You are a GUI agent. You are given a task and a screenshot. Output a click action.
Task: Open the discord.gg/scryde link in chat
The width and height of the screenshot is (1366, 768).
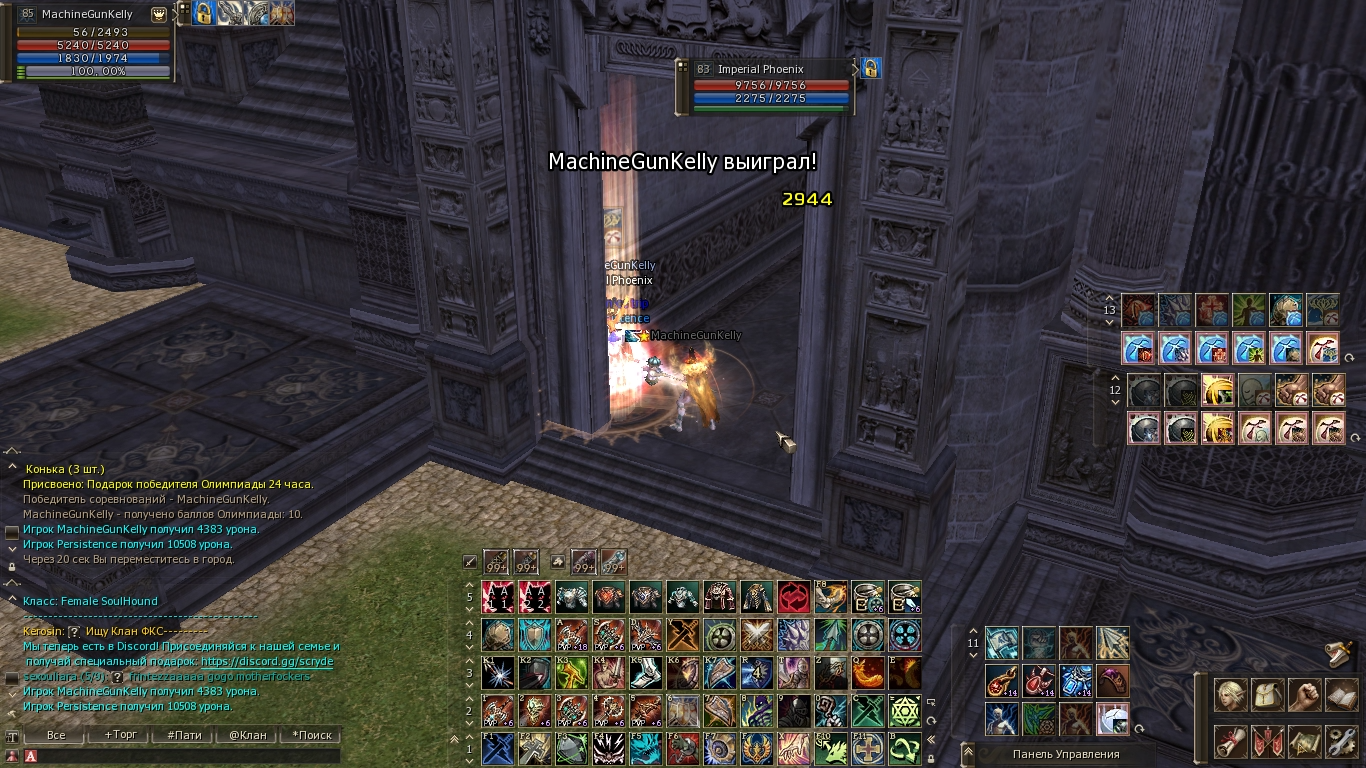(x=267, y=661)
